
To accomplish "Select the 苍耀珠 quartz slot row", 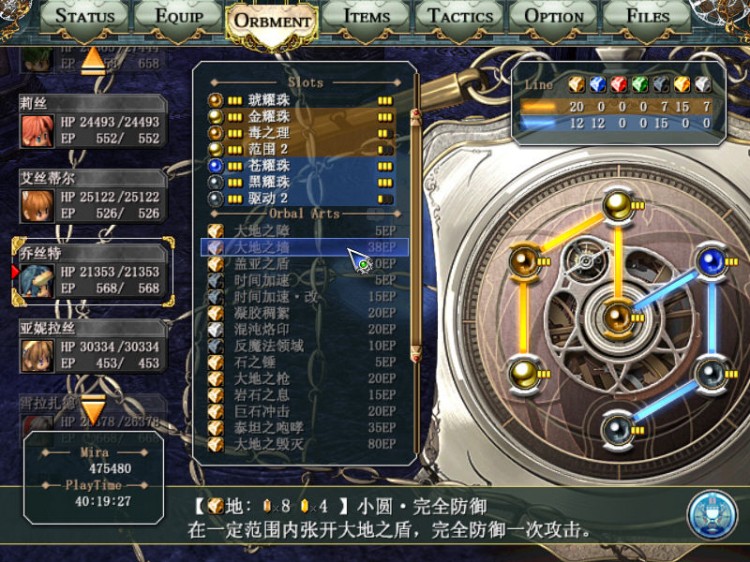I will (300, 166).
